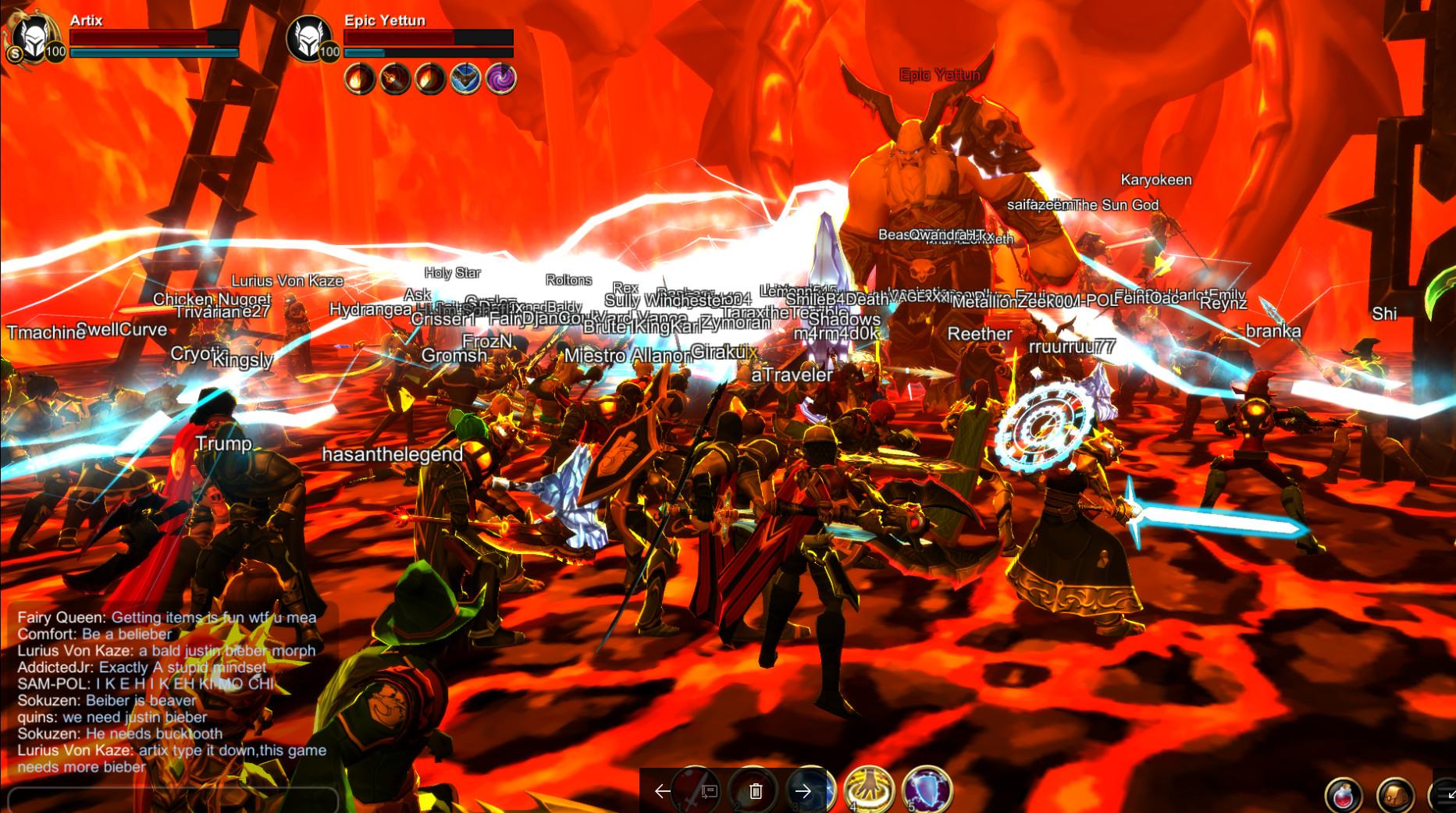This screenshot has height=813, width=1456.
Task: Click the speech bubble comment button
Action: pos(709,791)
